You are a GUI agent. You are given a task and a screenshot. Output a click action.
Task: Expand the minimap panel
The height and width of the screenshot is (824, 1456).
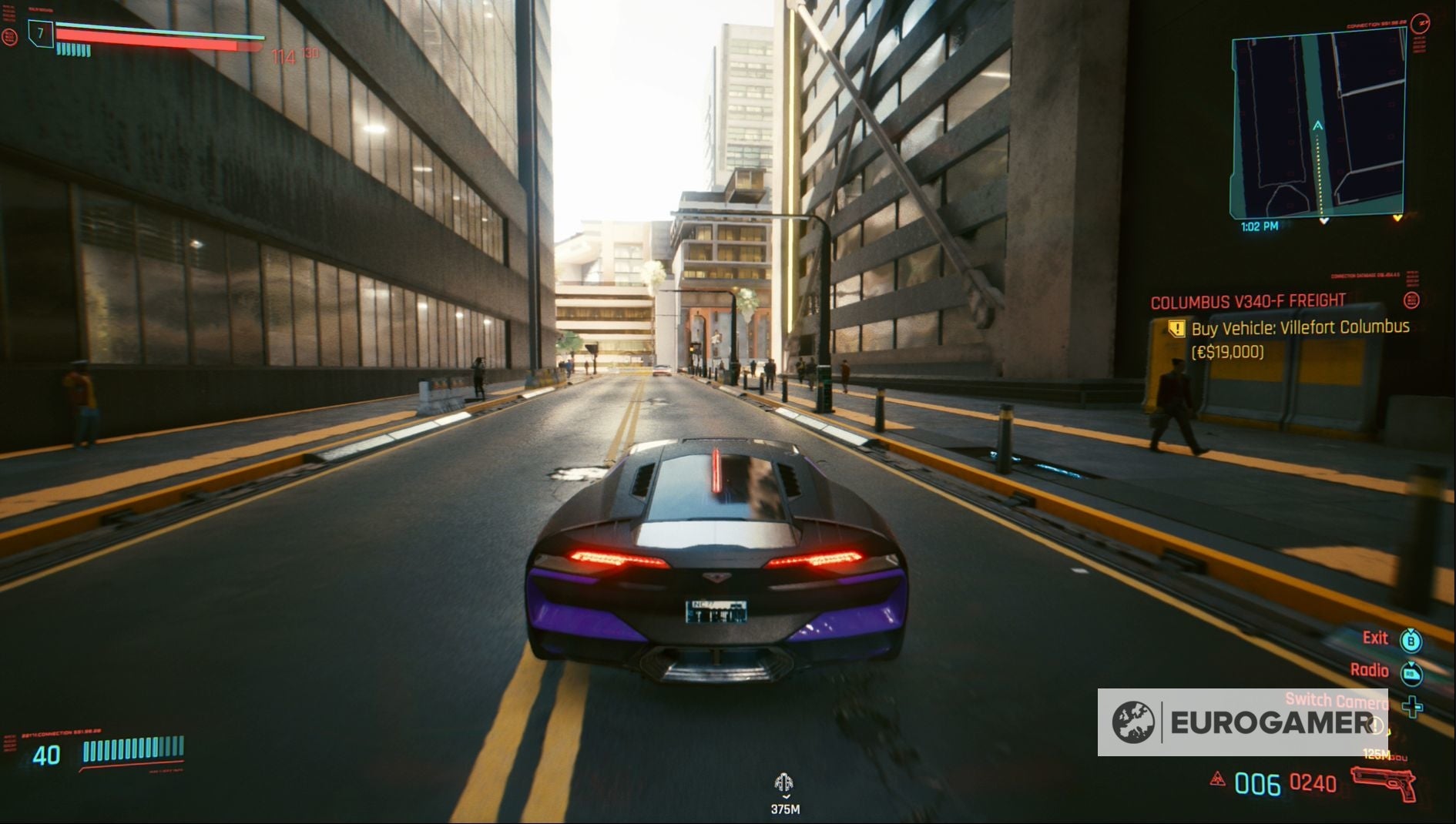[1318, 123]
